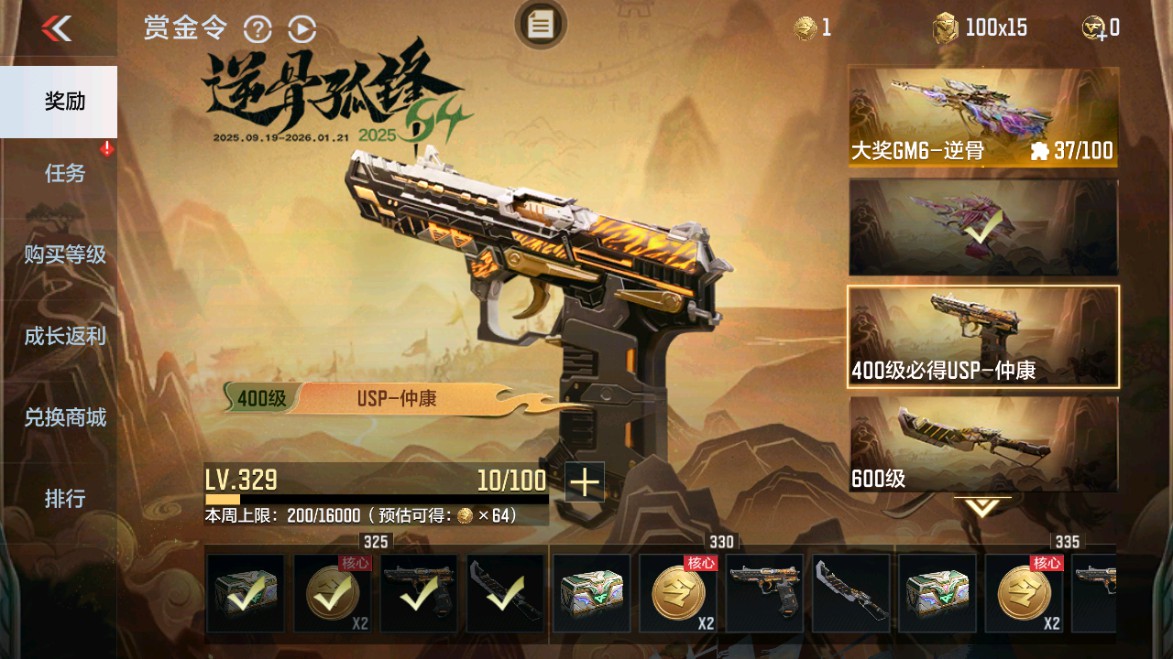The height and width of the screenshot is (659, 1173).
Task: Open the question mark help icon
Action: coord(257,29)
